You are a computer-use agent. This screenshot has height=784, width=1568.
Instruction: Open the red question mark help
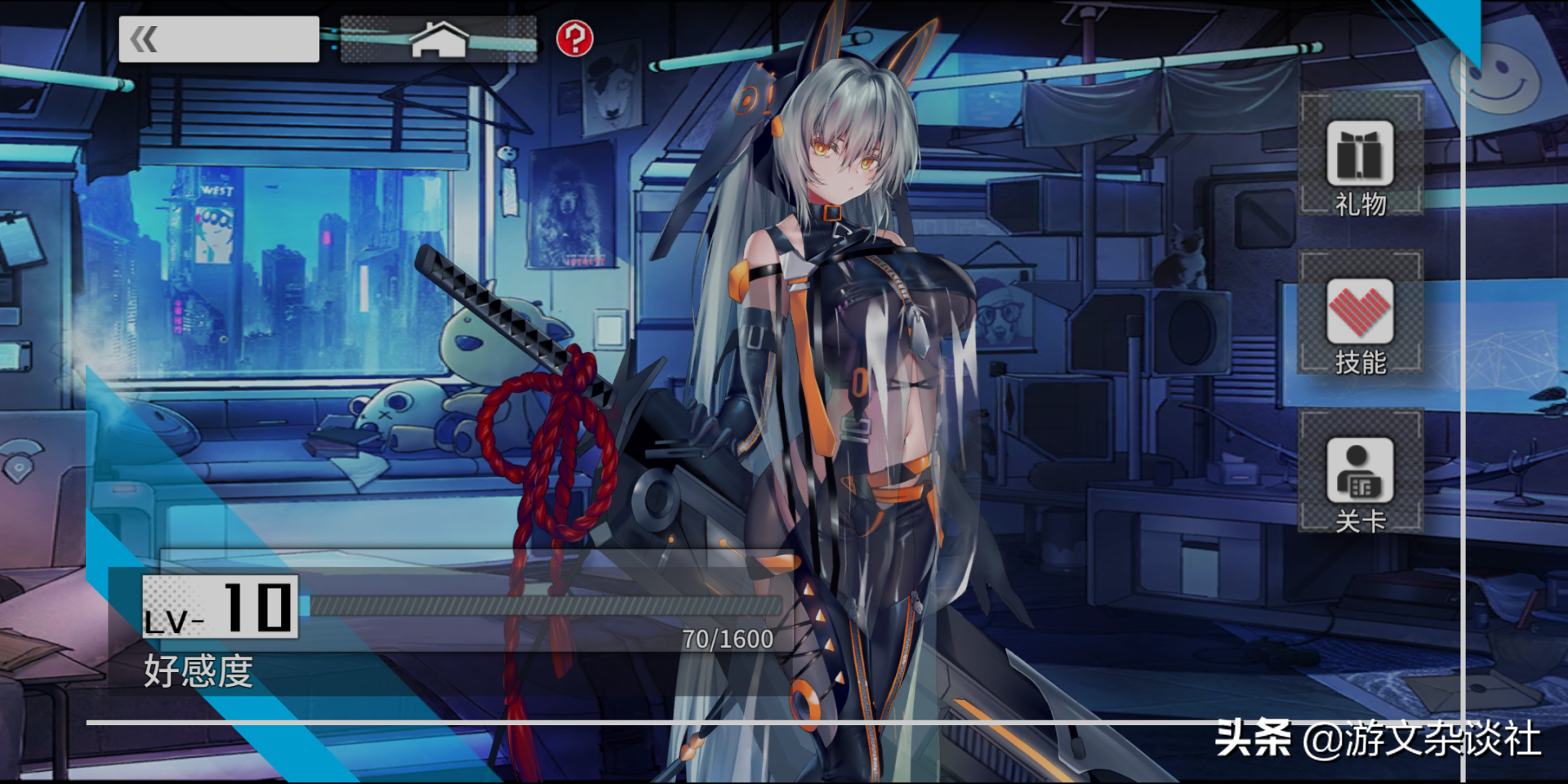tap(574, 38)
